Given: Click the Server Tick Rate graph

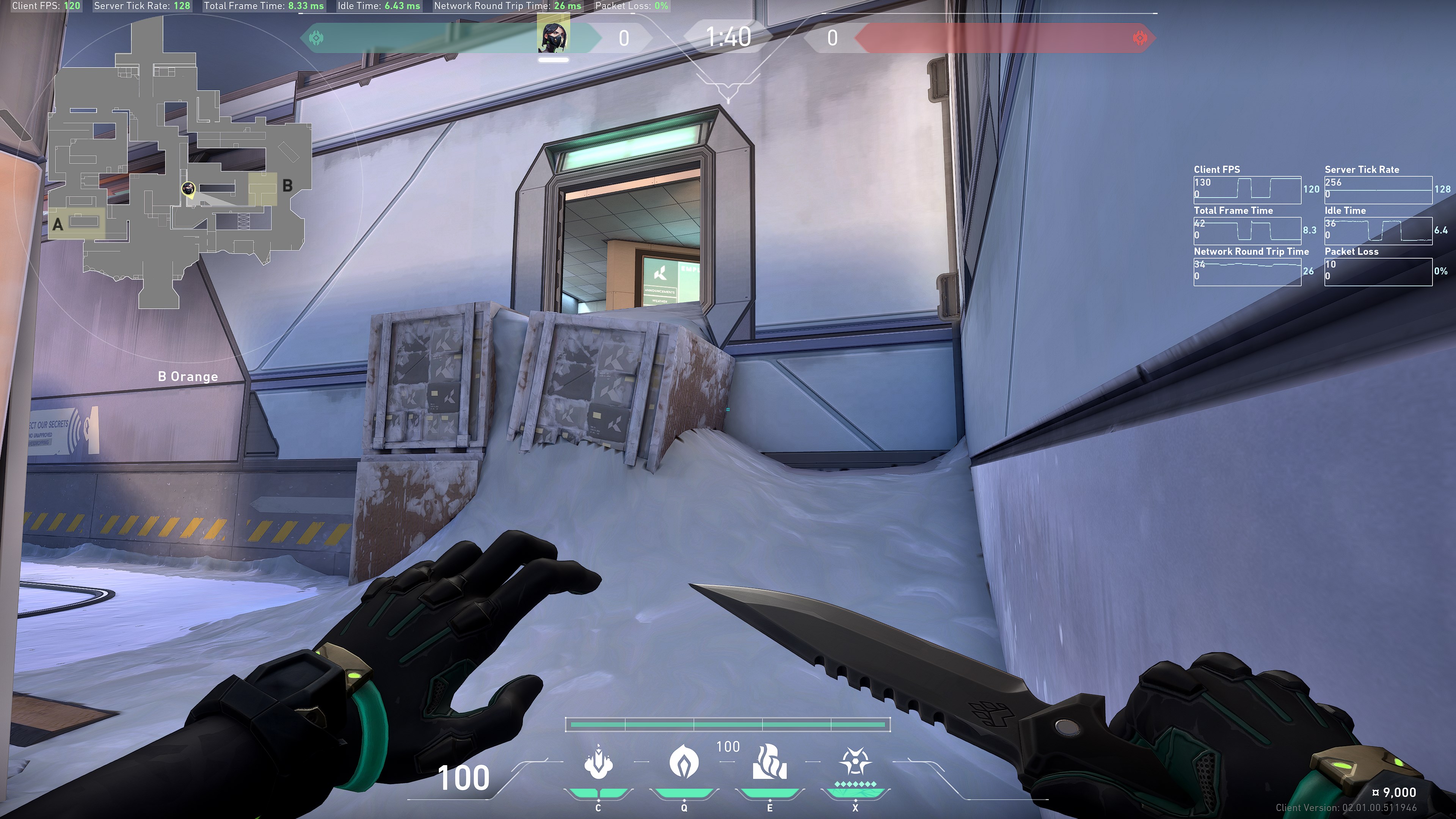Looking at the screenshot, I should 1378,190.
